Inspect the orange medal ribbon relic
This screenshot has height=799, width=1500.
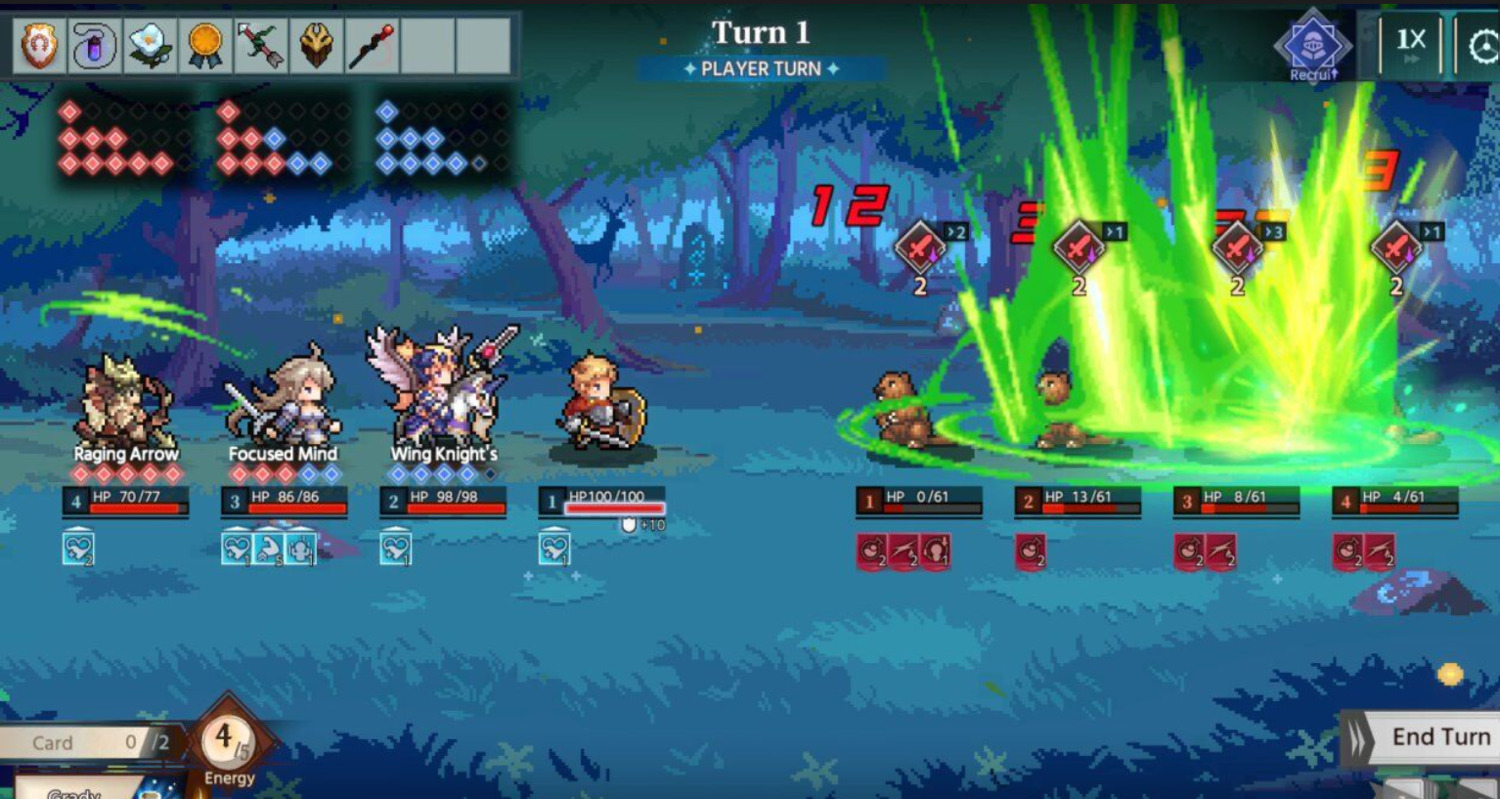(206, 45)
